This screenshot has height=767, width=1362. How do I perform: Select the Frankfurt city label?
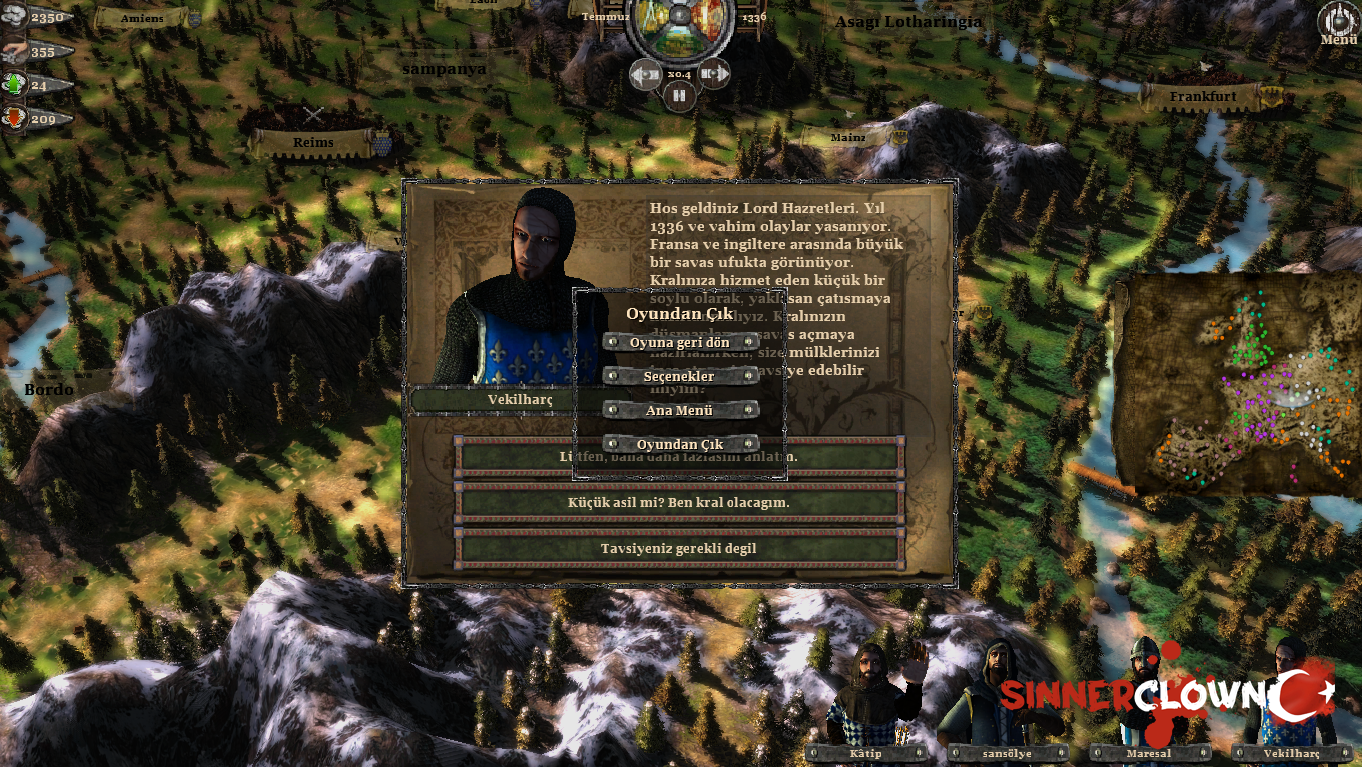(1204, 97)
